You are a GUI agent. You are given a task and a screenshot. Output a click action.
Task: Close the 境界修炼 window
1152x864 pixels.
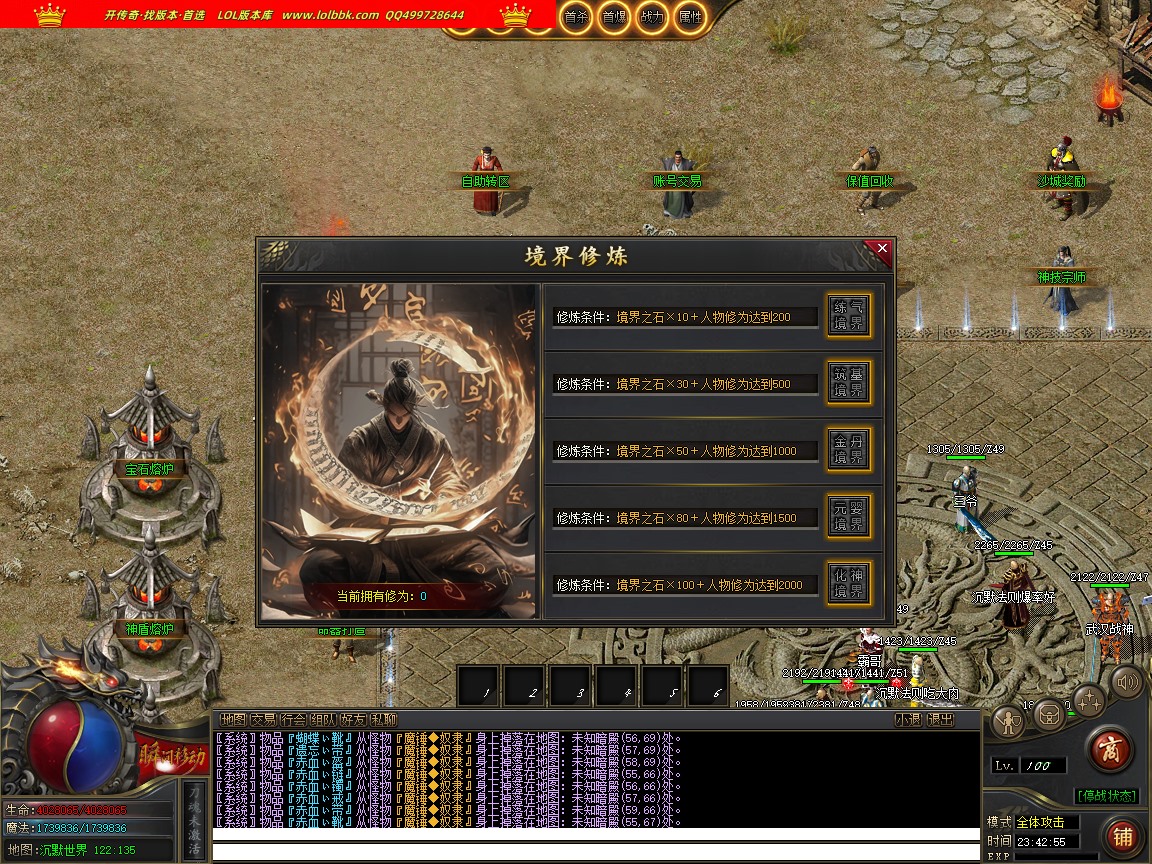881,248
